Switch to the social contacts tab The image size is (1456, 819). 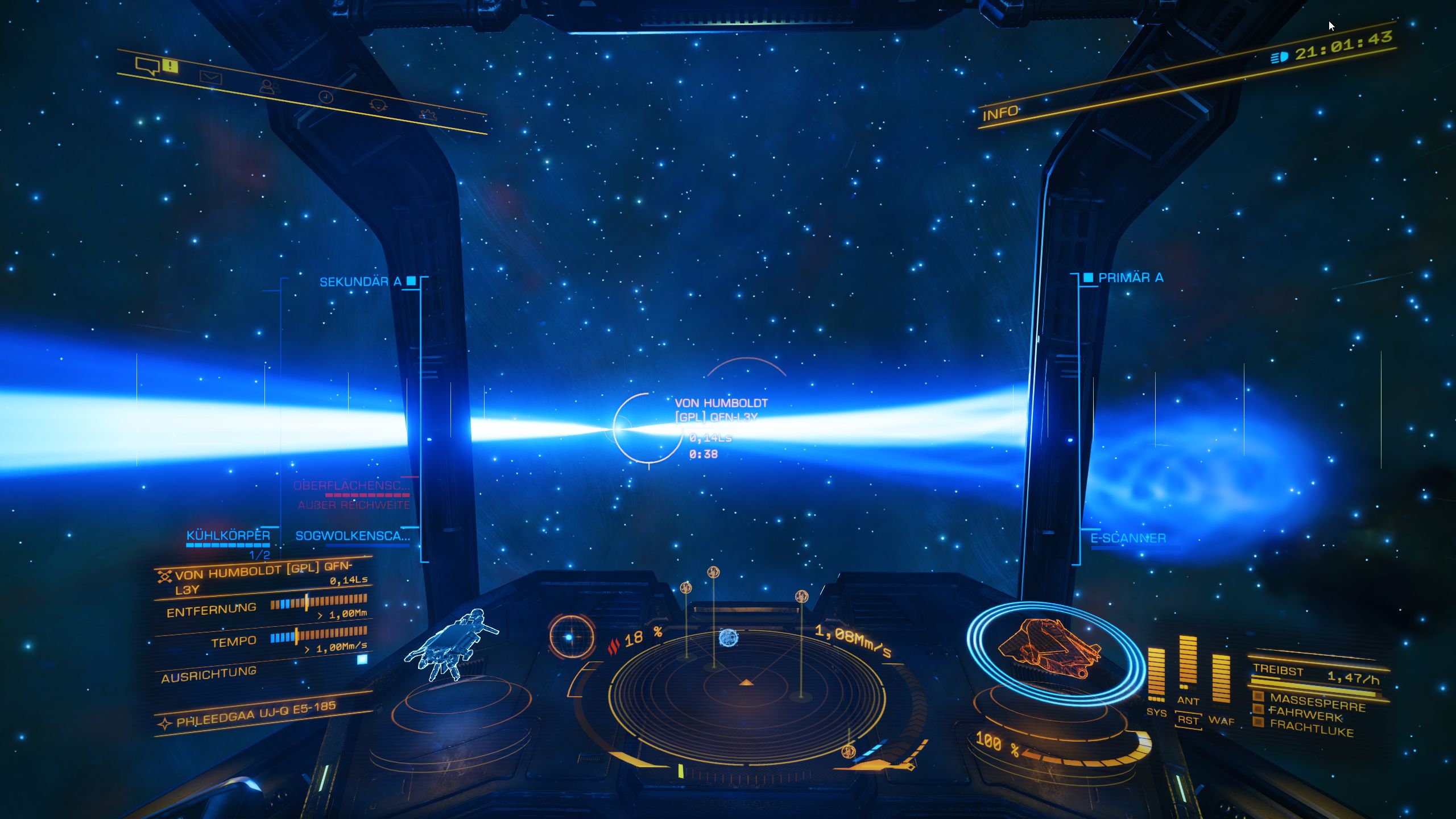(x=268, y=86)
